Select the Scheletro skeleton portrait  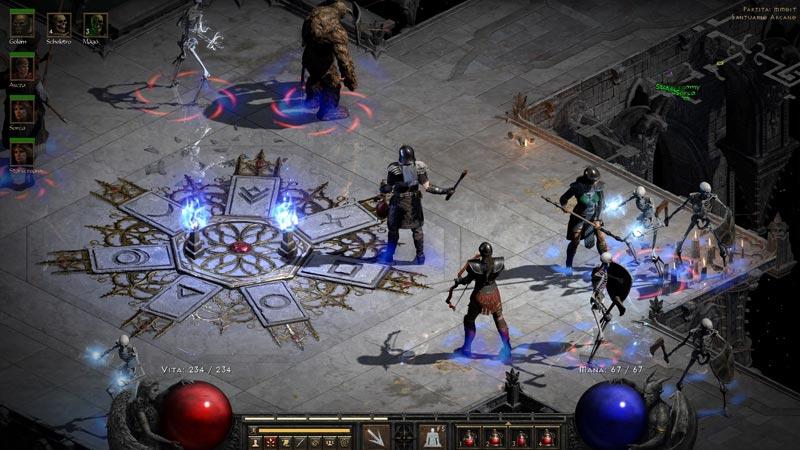click(59, 24)
